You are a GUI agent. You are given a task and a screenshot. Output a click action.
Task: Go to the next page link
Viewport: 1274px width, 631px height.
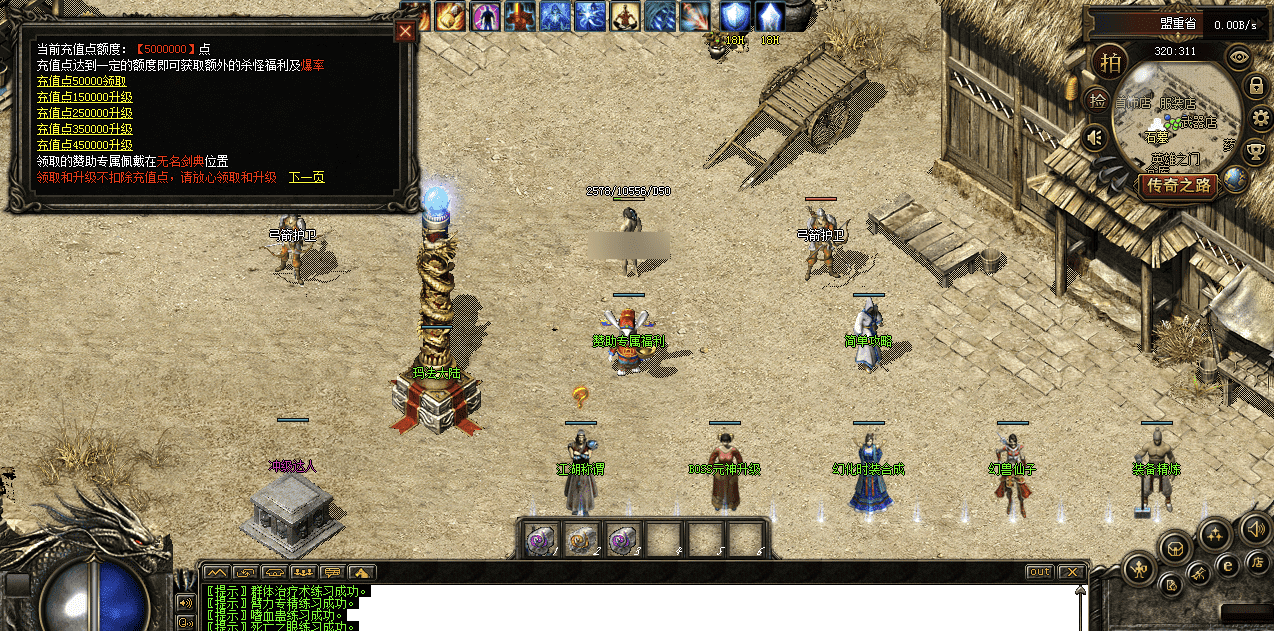(306, 177)
